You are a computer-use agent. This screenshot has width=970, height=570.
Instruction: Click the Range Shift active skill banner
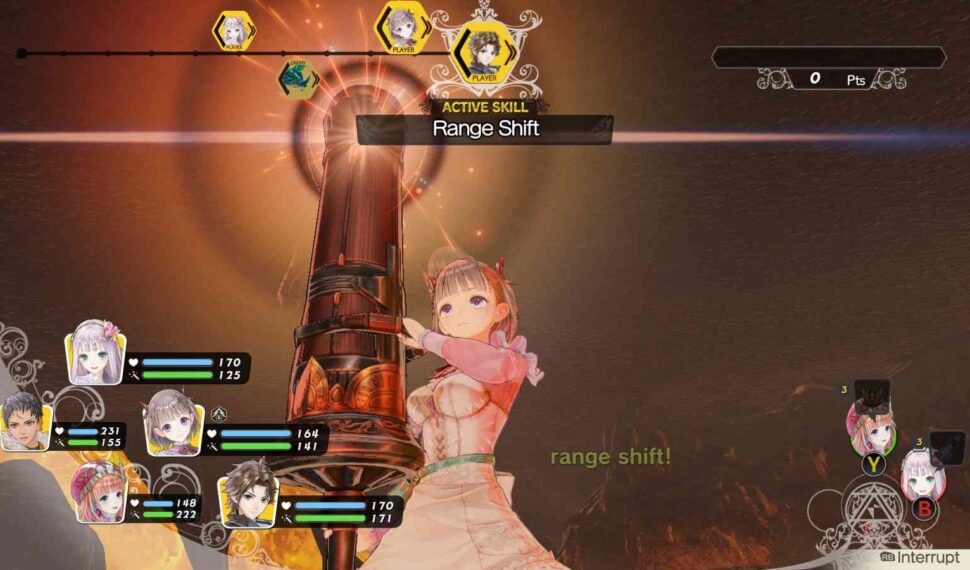coord(485,128)
